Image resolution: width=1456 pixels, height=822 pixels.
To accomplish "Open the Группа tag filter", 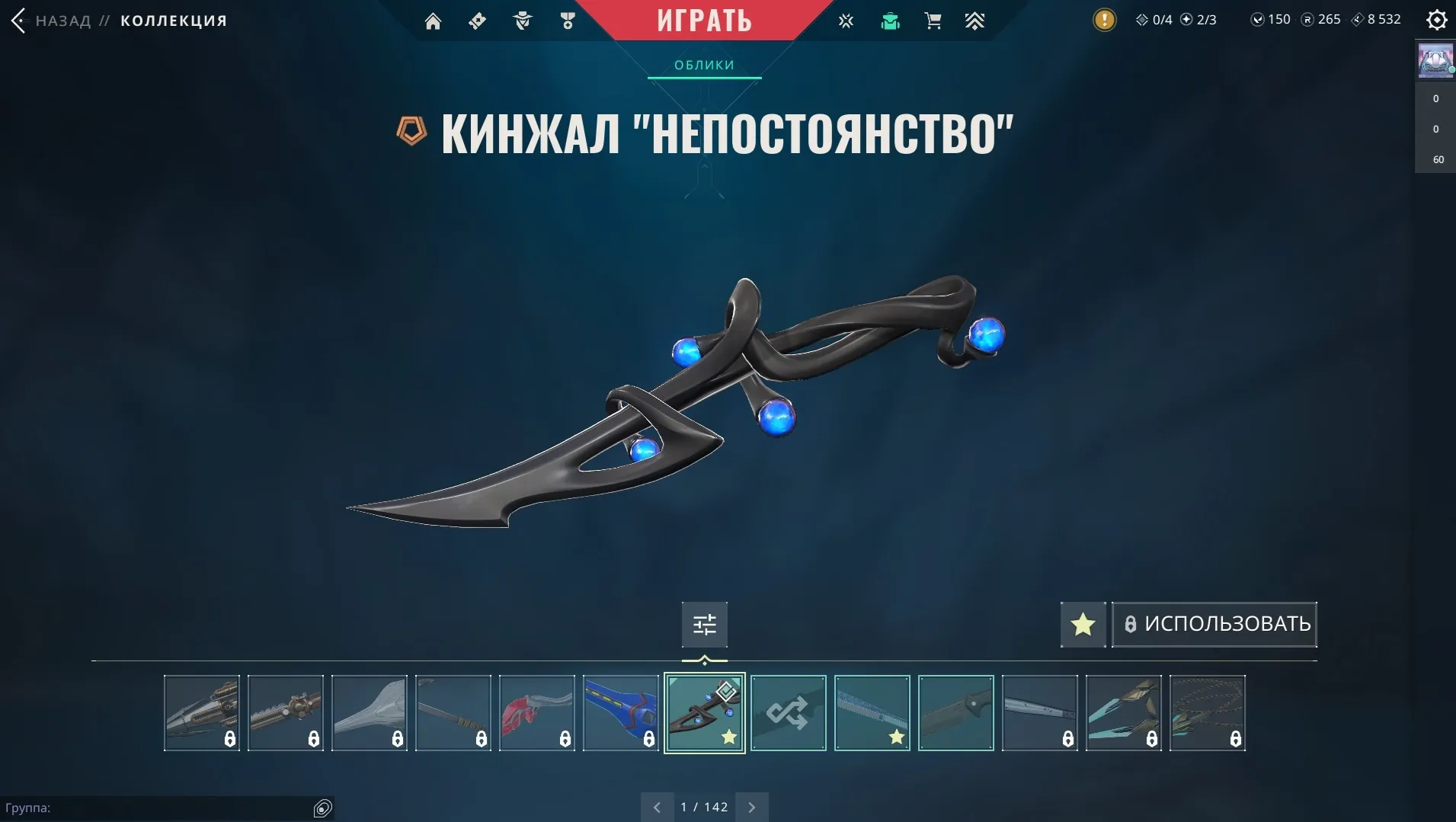I will [x=322, y=807].
